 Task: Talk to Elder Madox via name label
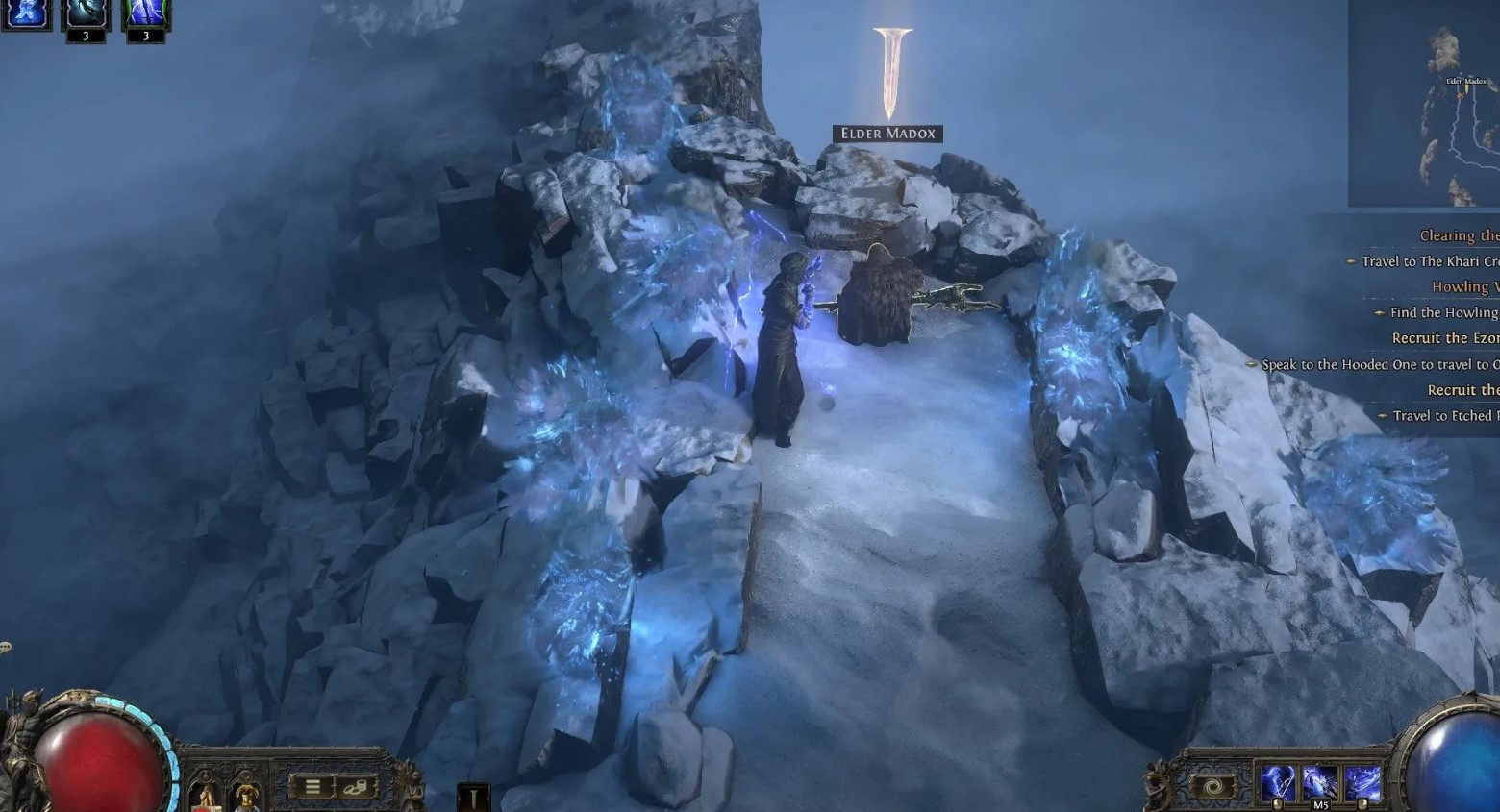coord(887,134)
